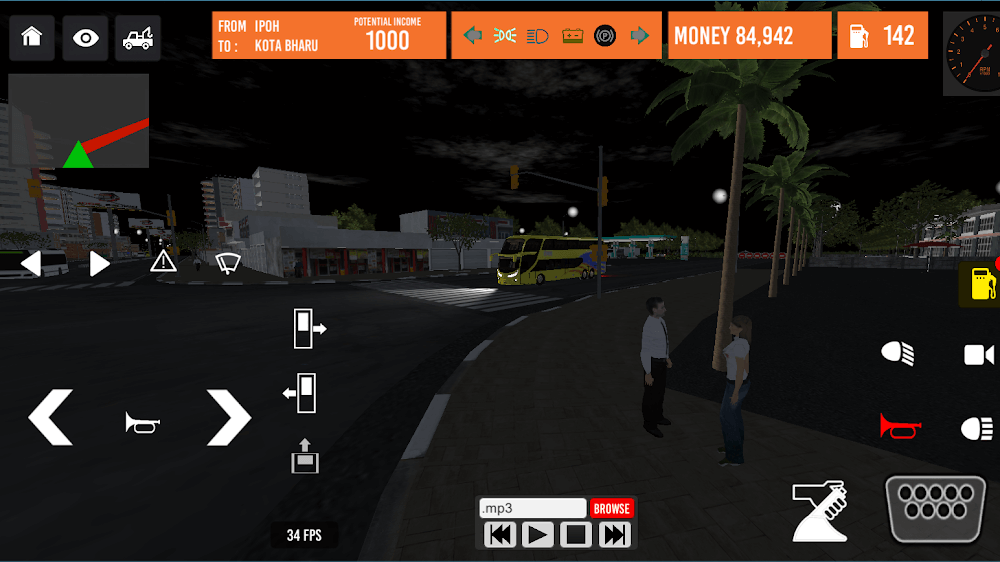The width and height of the screenshot is (1000, 562).
Task: Steer left with the large chevron
Action: (x=50, y=418)
